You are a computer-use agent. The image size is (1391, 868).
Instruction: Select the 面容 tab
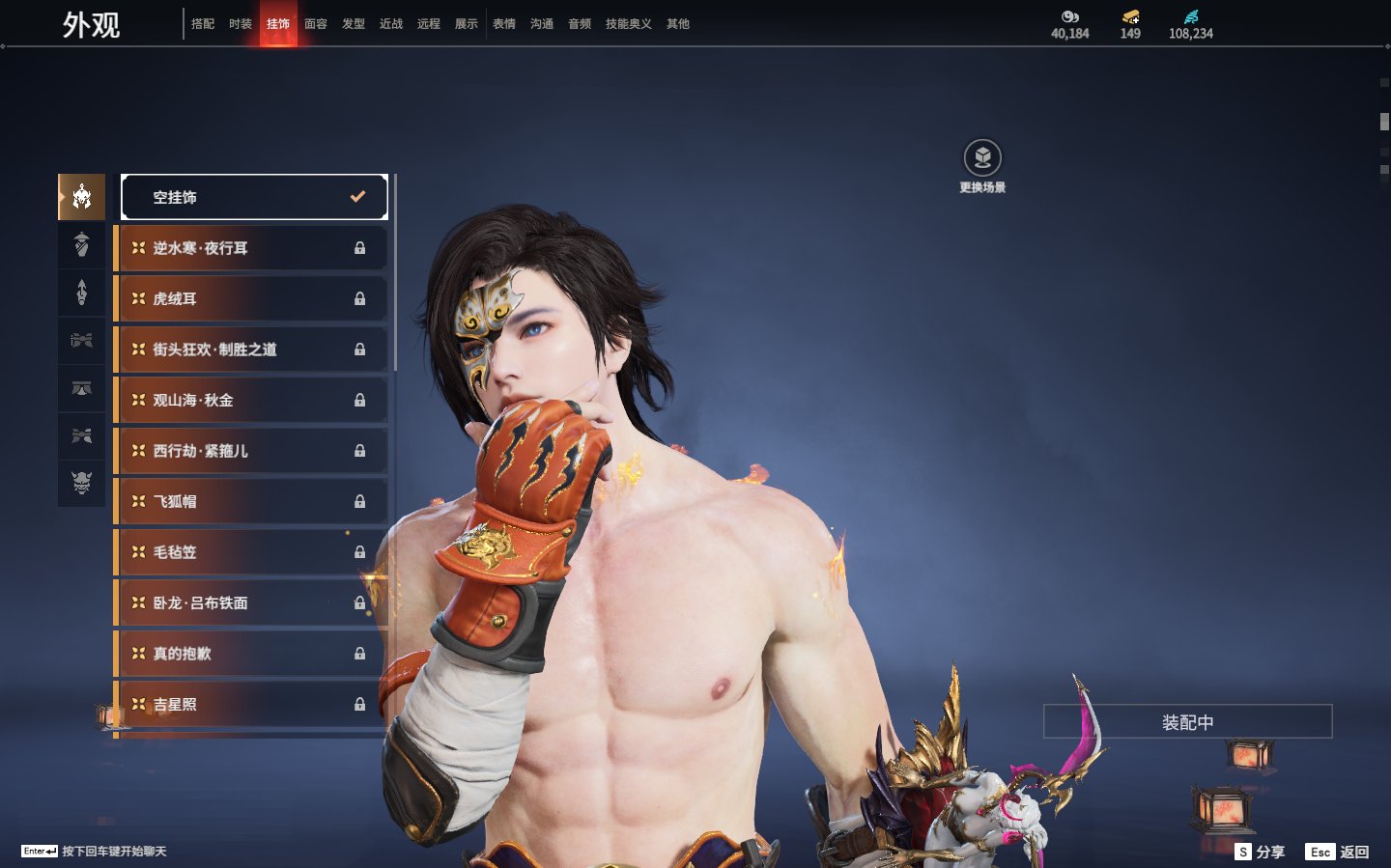(316, 24)
